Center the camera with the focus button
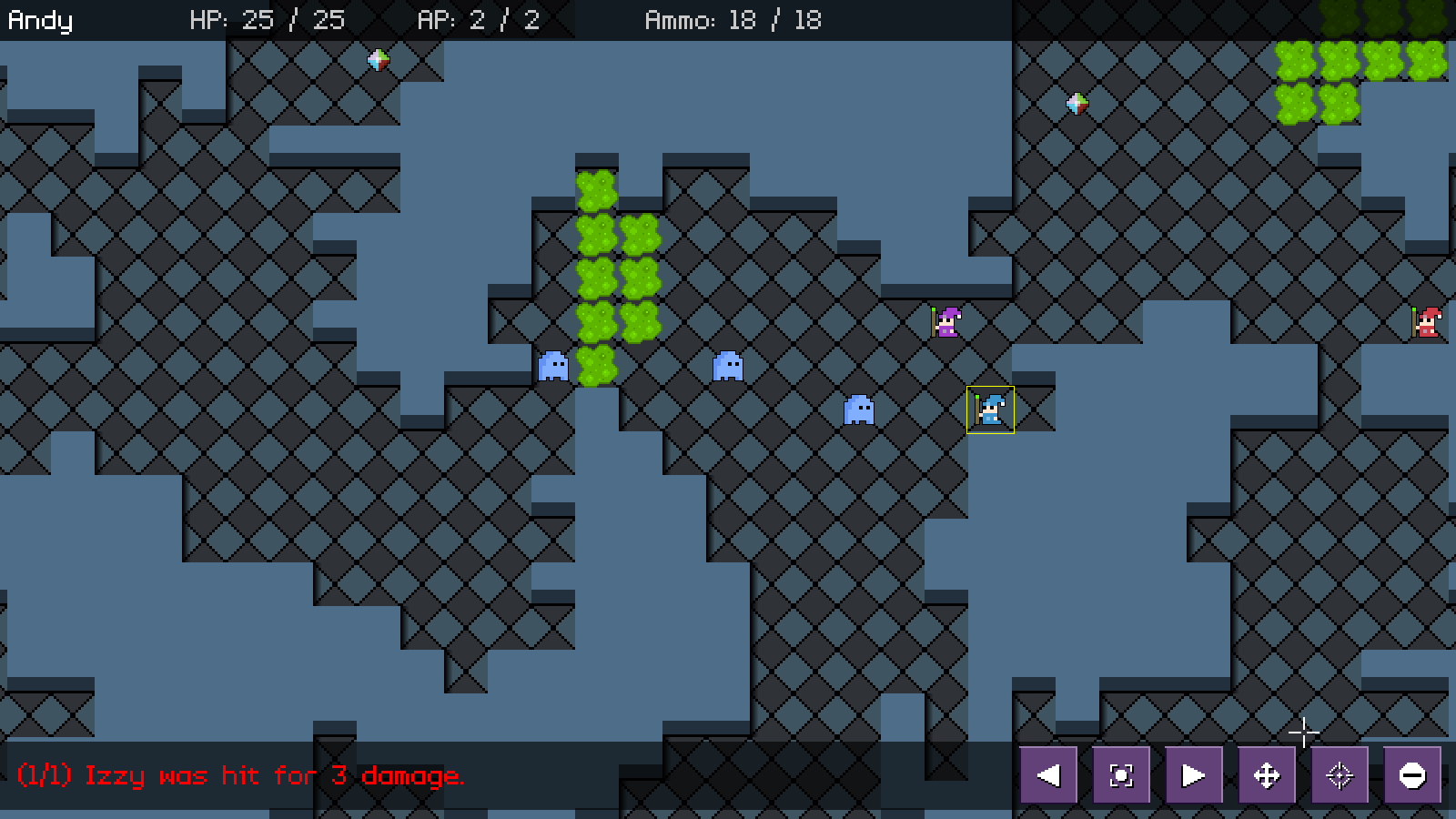Image resolution: width=1456 pixels, height=819 pixels. coord(1121,775)
